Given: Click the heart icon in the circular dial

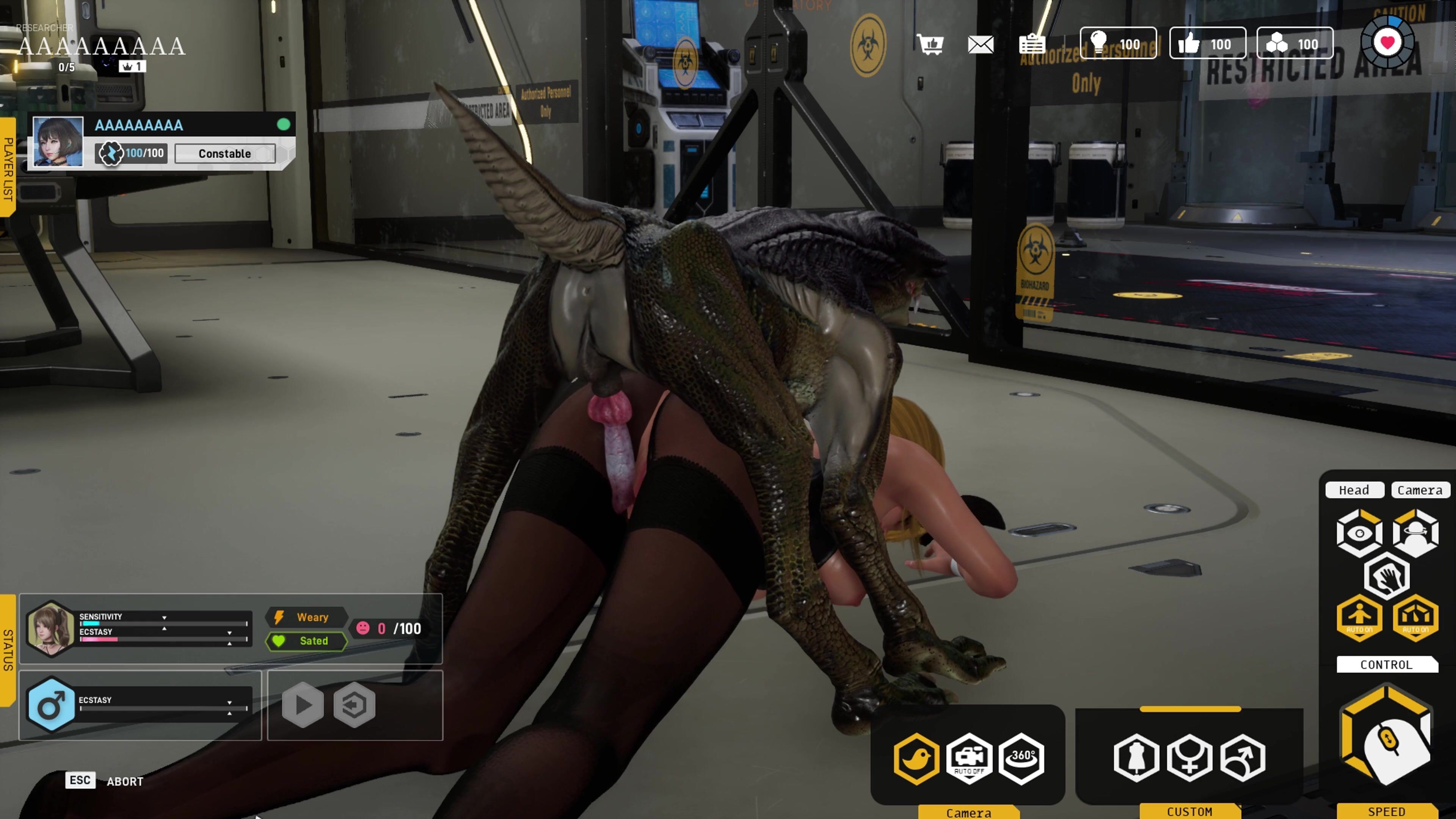Looking at the screenshot, I should tap(1388, 42).
